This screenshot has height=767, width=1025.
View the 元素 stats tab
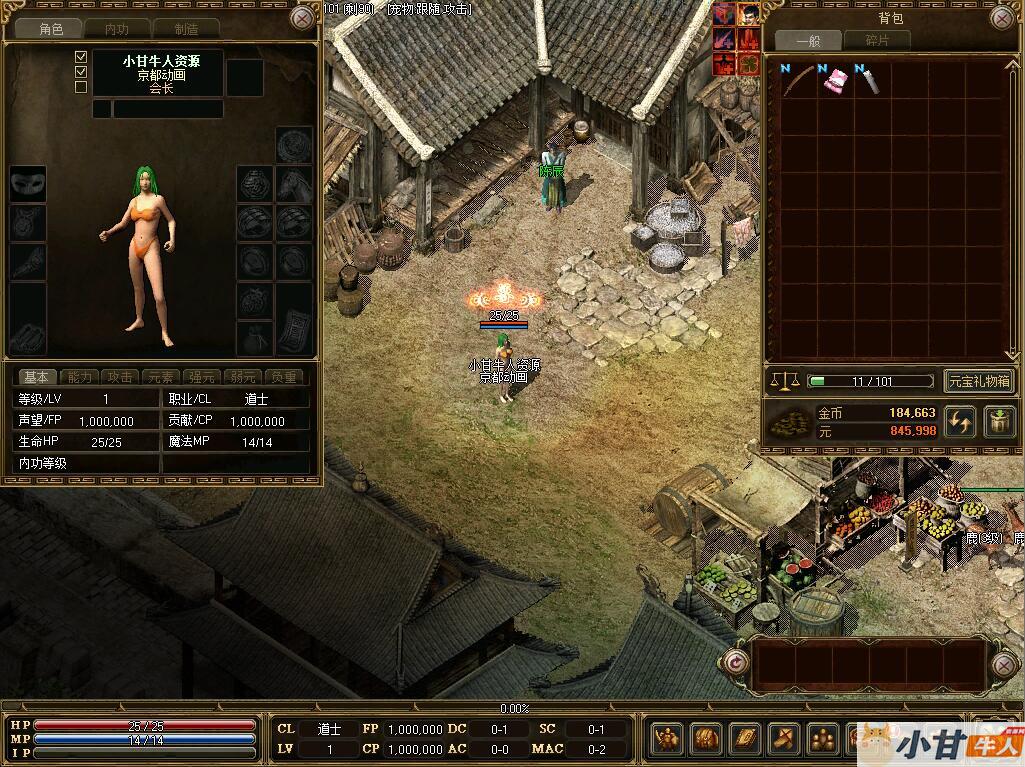tap(160, 377)
